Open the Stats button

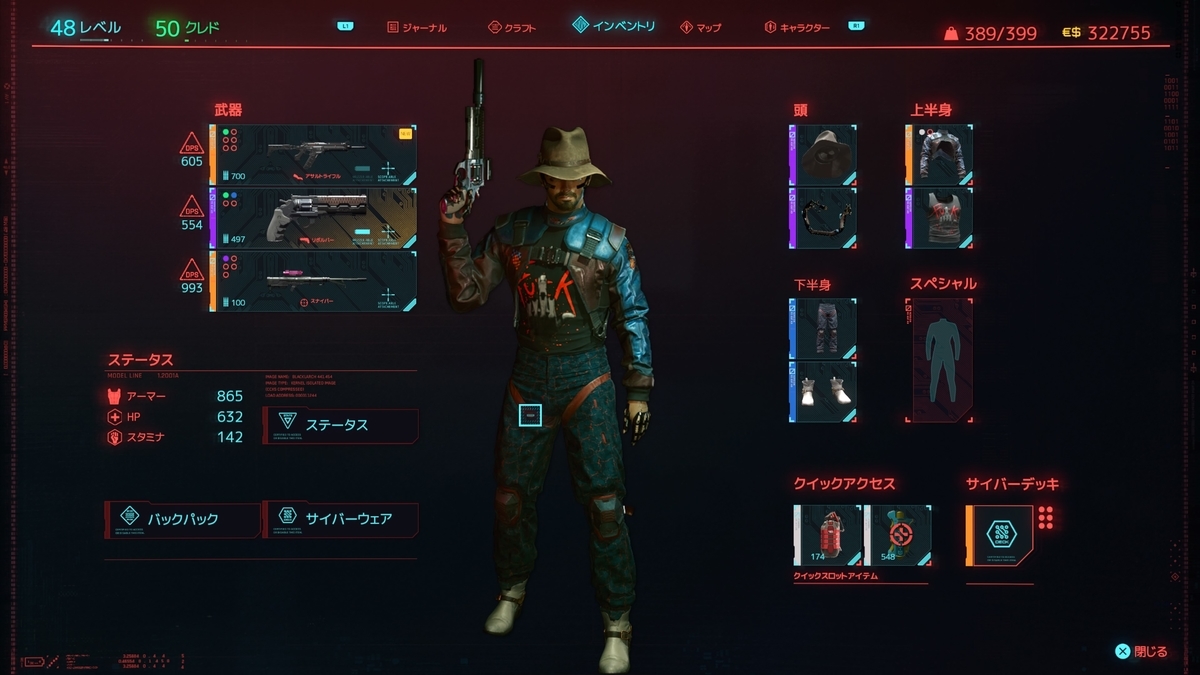coord(340,425)
